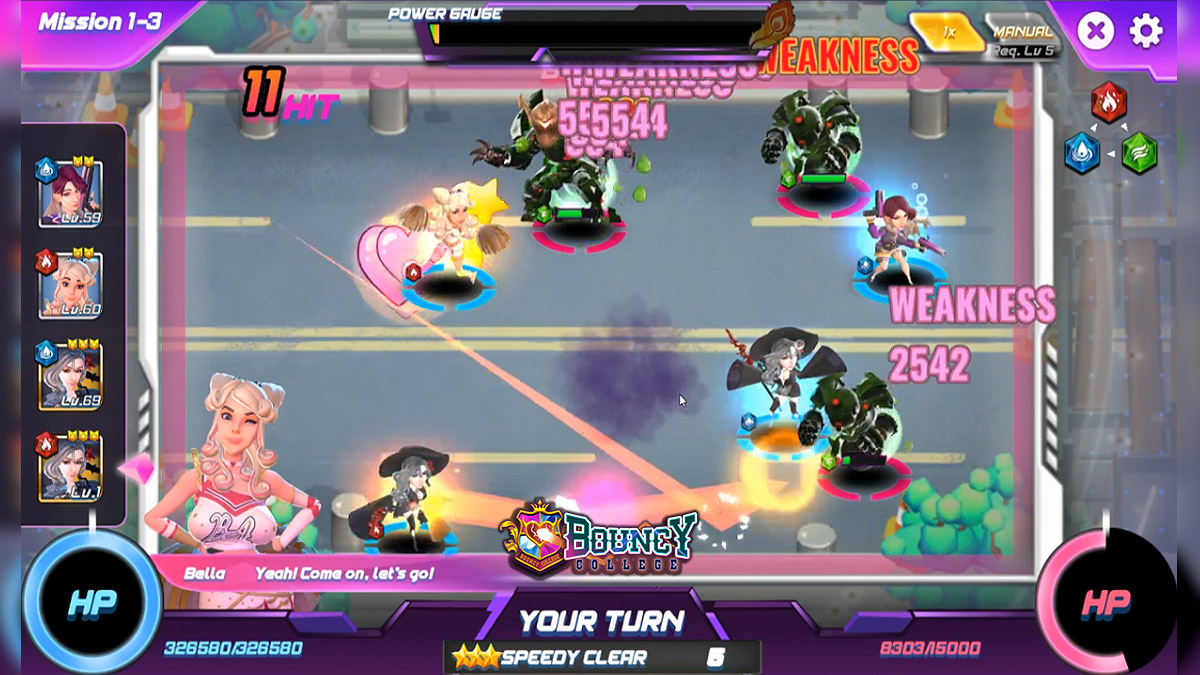1200x675 pixels.
Task: Pick the Lv.1 party member portrait
Action: [x=70, y=466]
